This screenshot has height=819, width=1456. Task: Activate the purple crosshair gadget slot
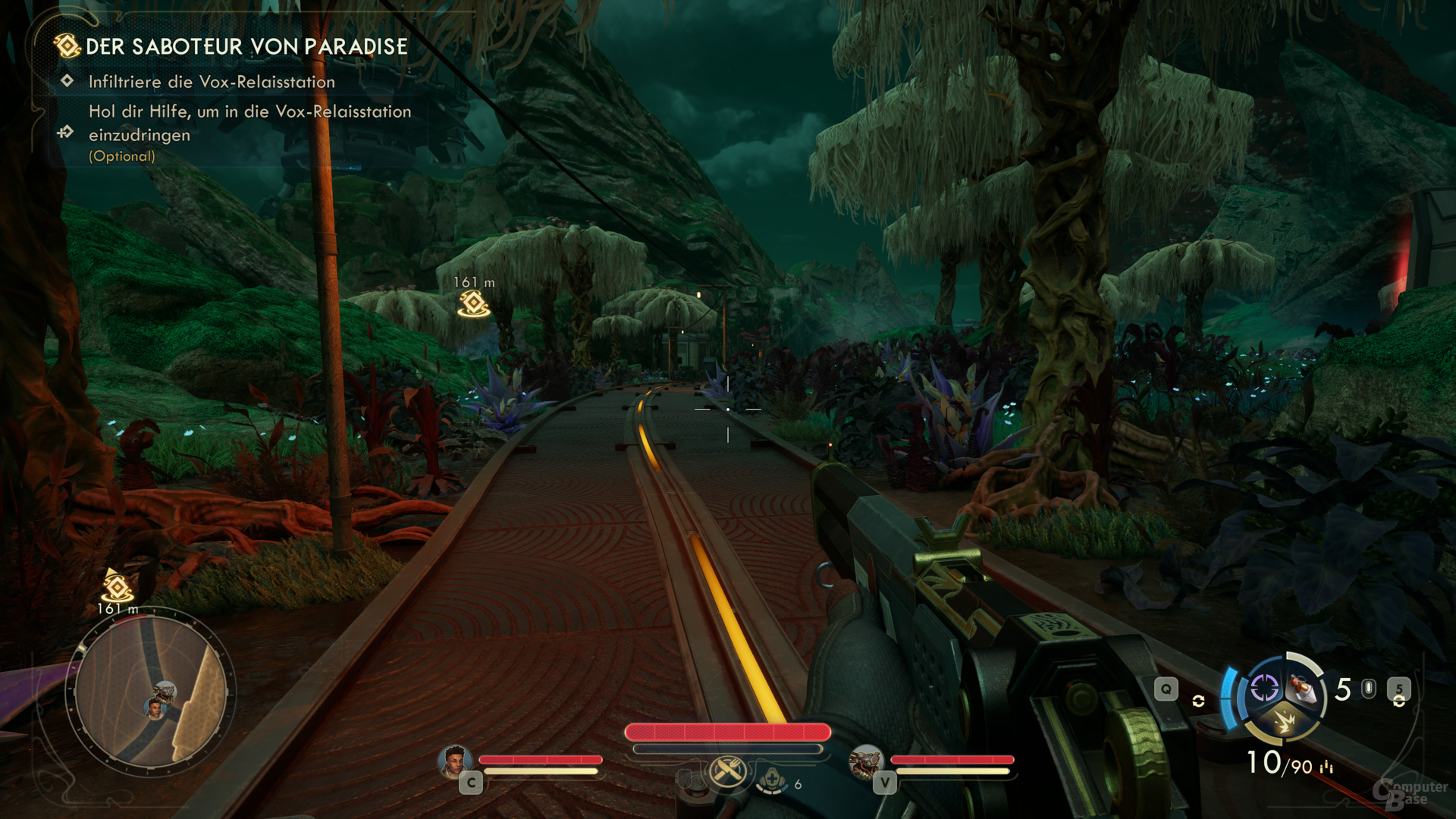coord(1264,689)
